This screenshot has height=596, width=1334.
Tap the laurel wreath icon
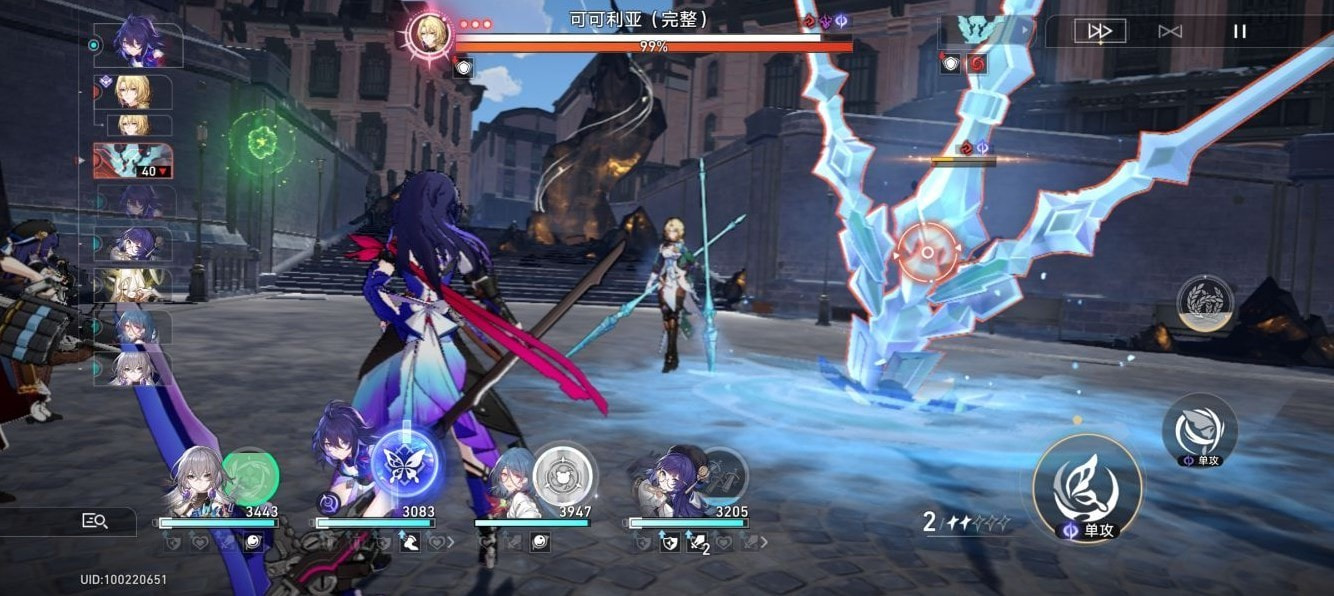(1204, 303)
